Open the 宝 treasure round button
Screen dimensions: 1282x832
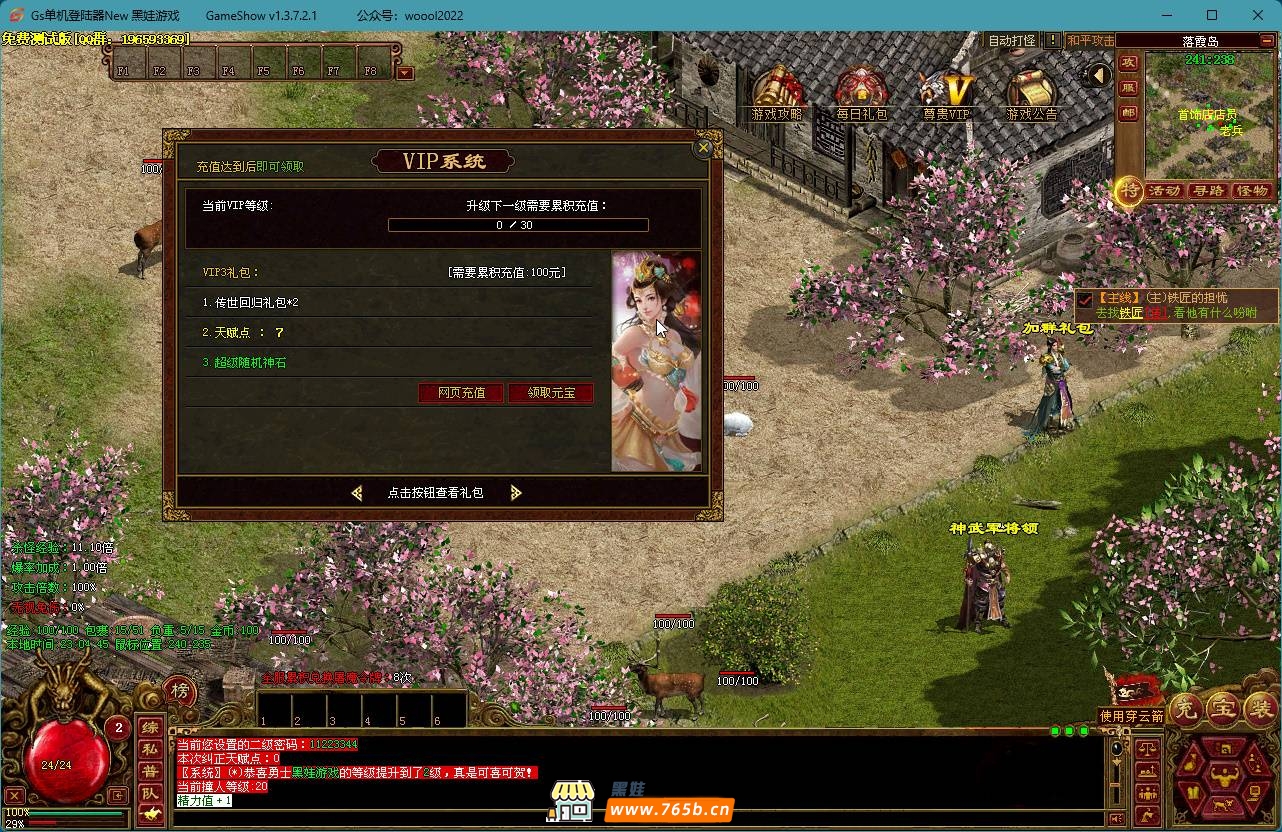(1224, 709)
